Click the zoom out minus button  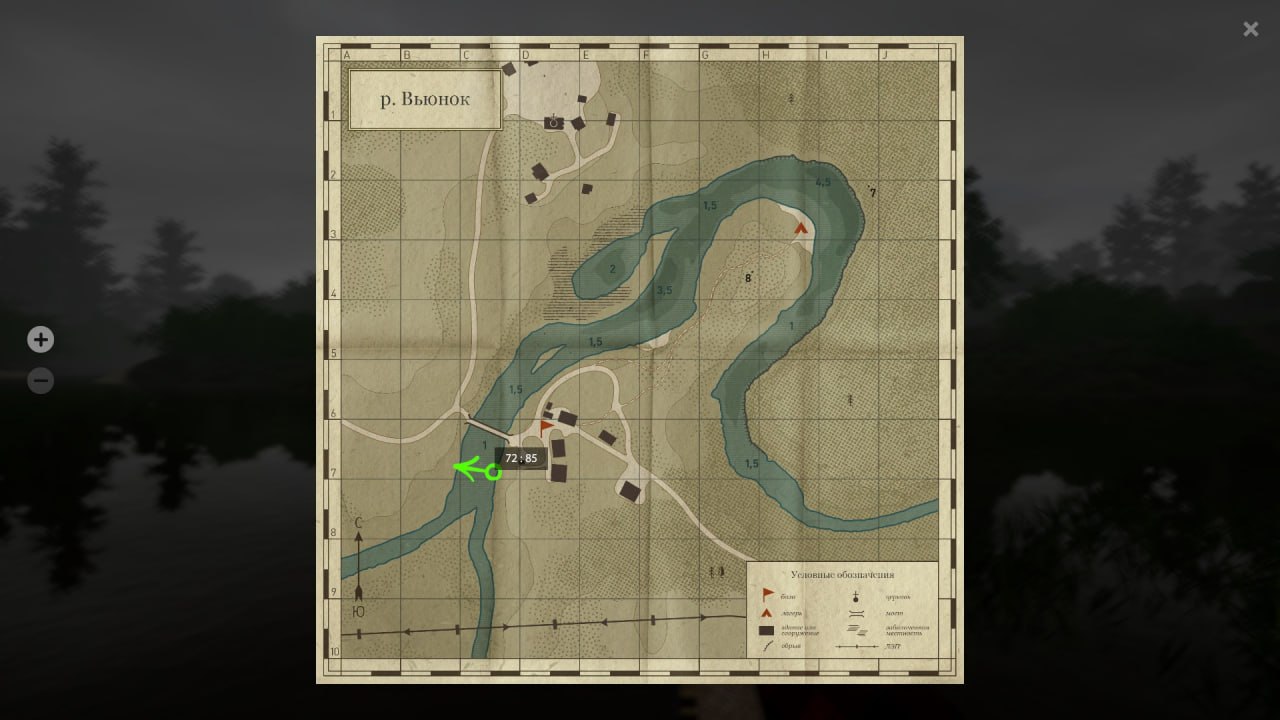pos(40,380)
